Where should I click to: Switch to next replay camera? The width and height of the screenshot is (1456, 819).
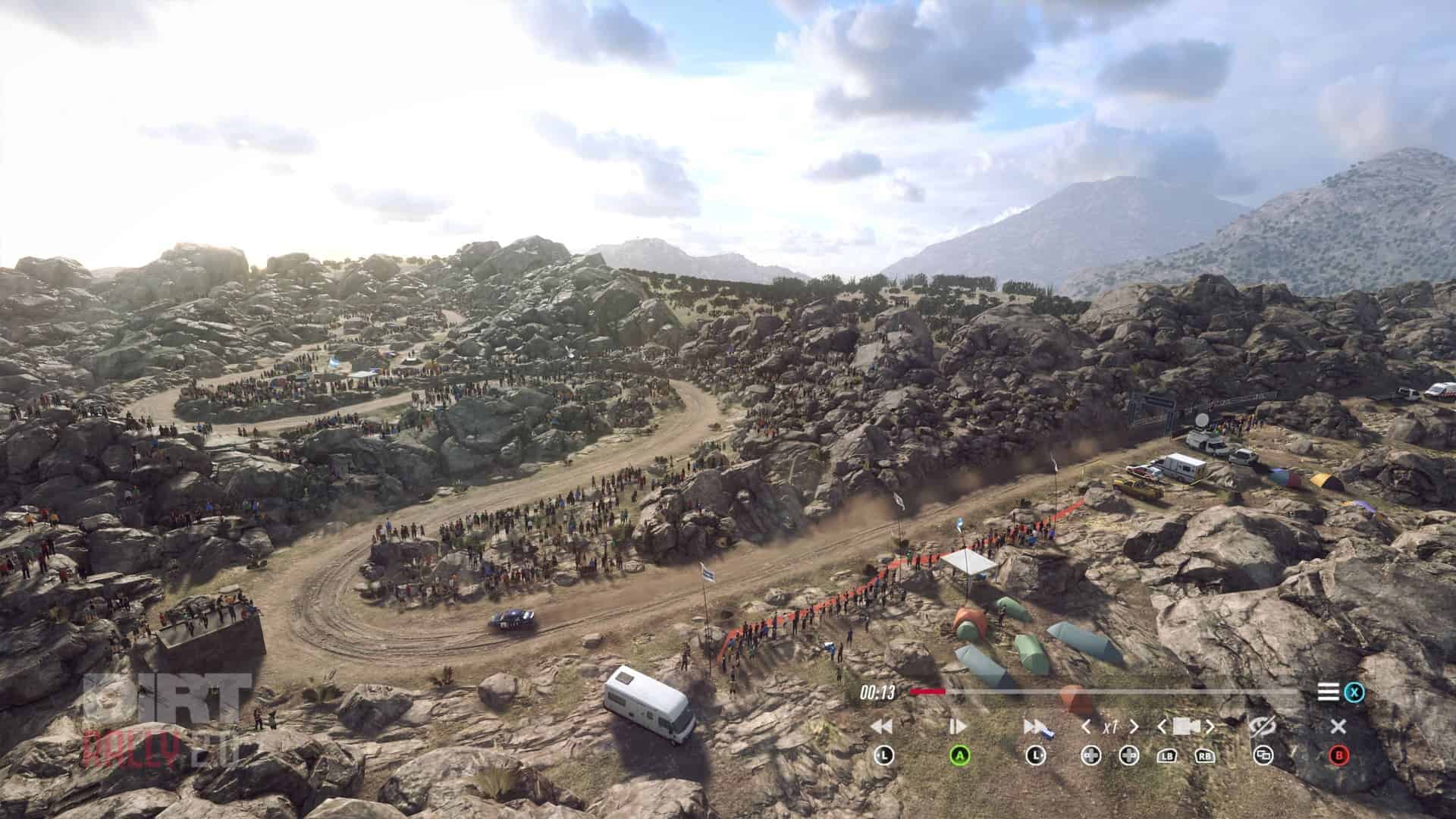click(x=1210, y=727)
